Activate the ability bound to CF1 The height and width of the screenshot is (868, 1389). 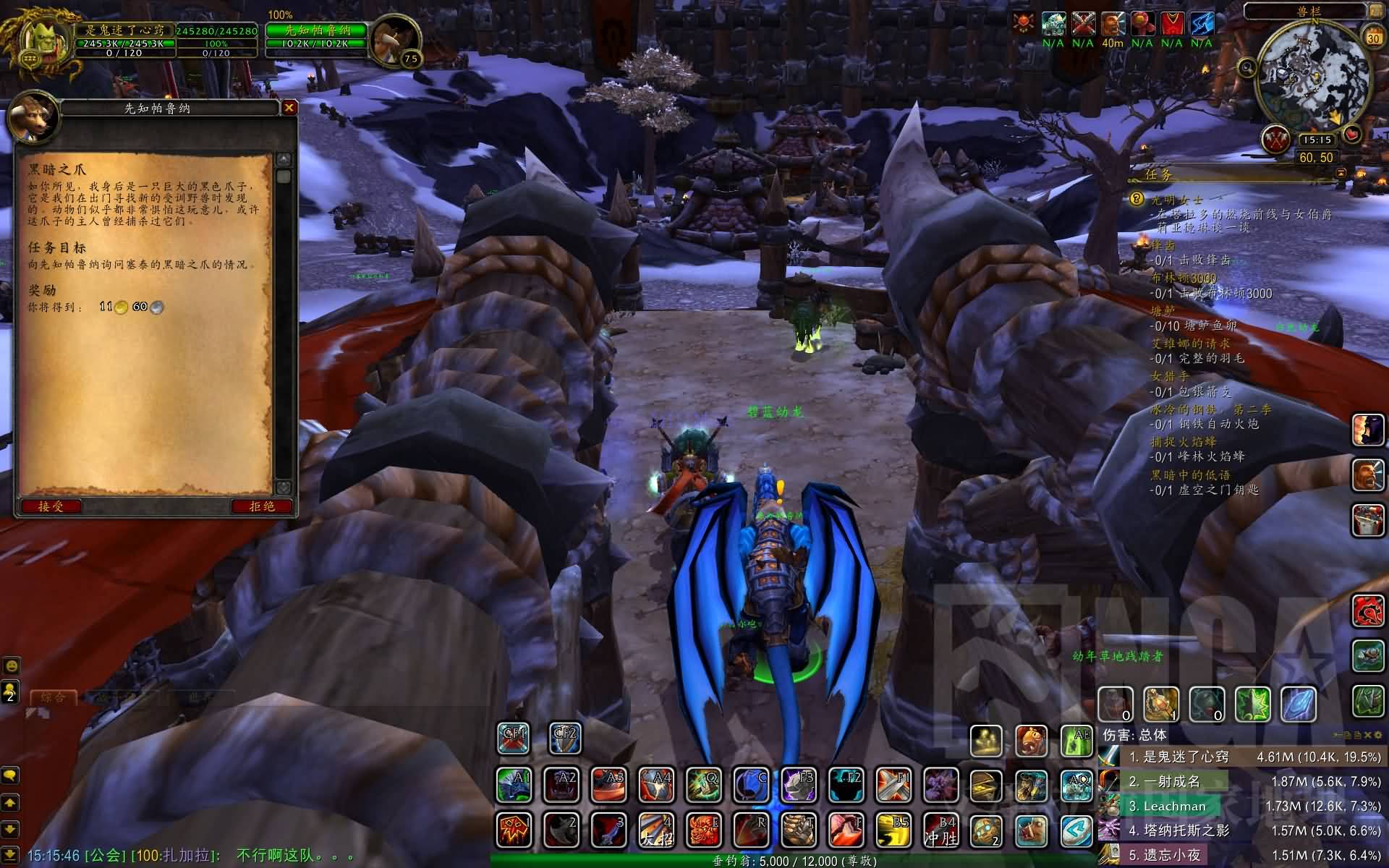point(514,739)
